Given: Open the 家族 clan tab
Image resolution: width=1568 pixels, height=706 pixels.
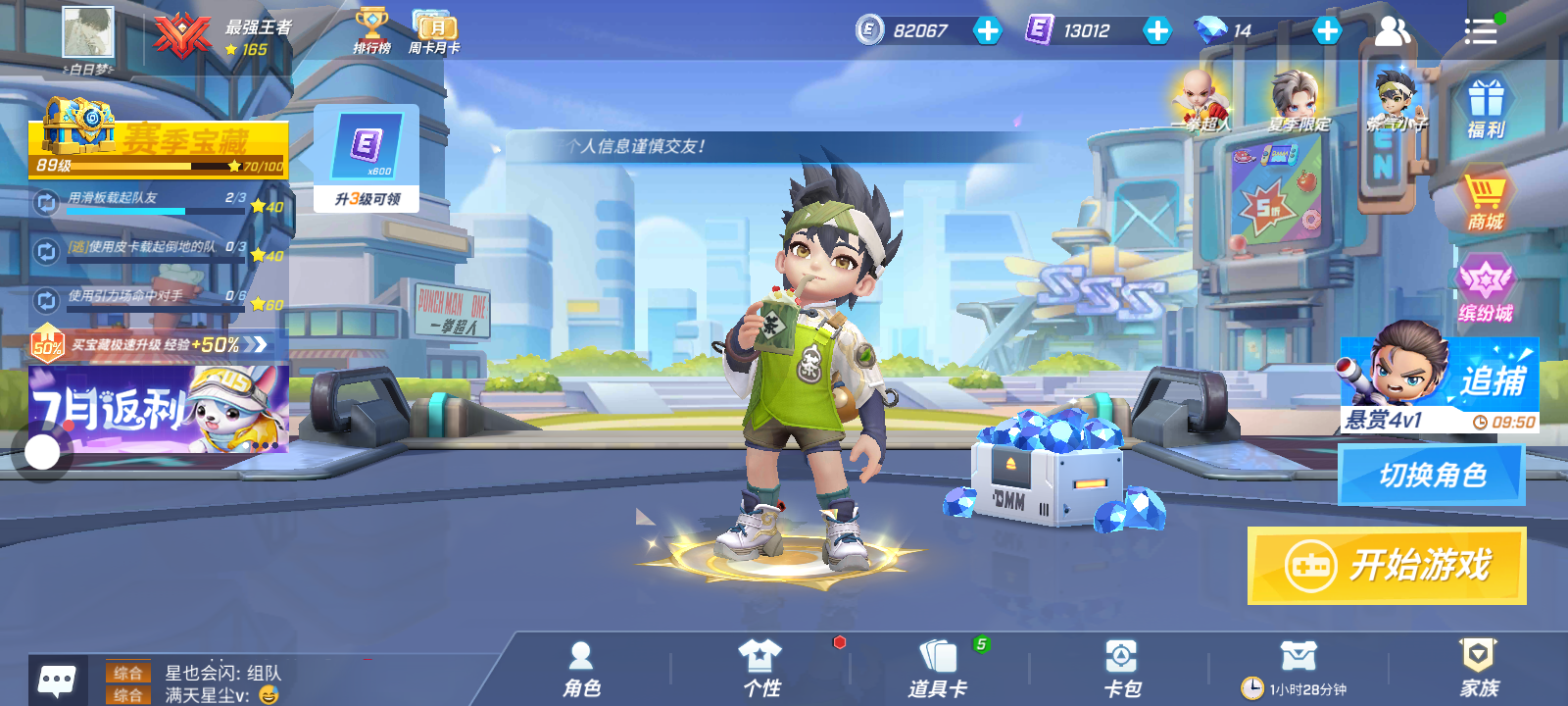Looking at the screenshot, I should (1479, 670).
